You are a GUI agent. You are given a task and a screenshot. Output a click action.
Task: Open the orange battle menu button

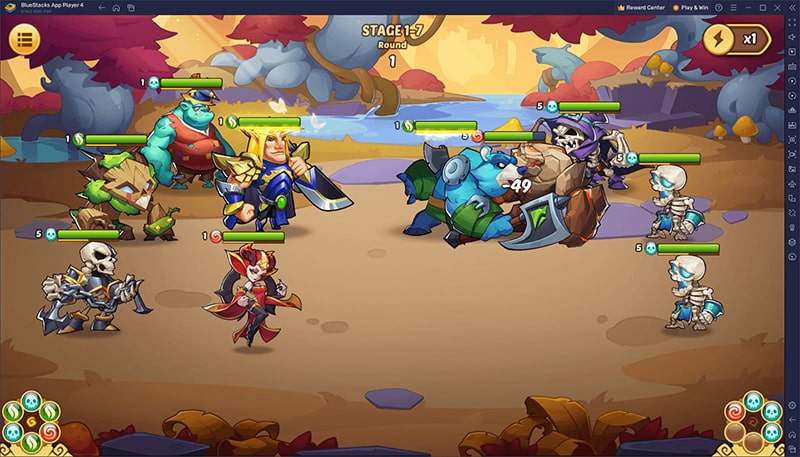[x=25, y=40]
